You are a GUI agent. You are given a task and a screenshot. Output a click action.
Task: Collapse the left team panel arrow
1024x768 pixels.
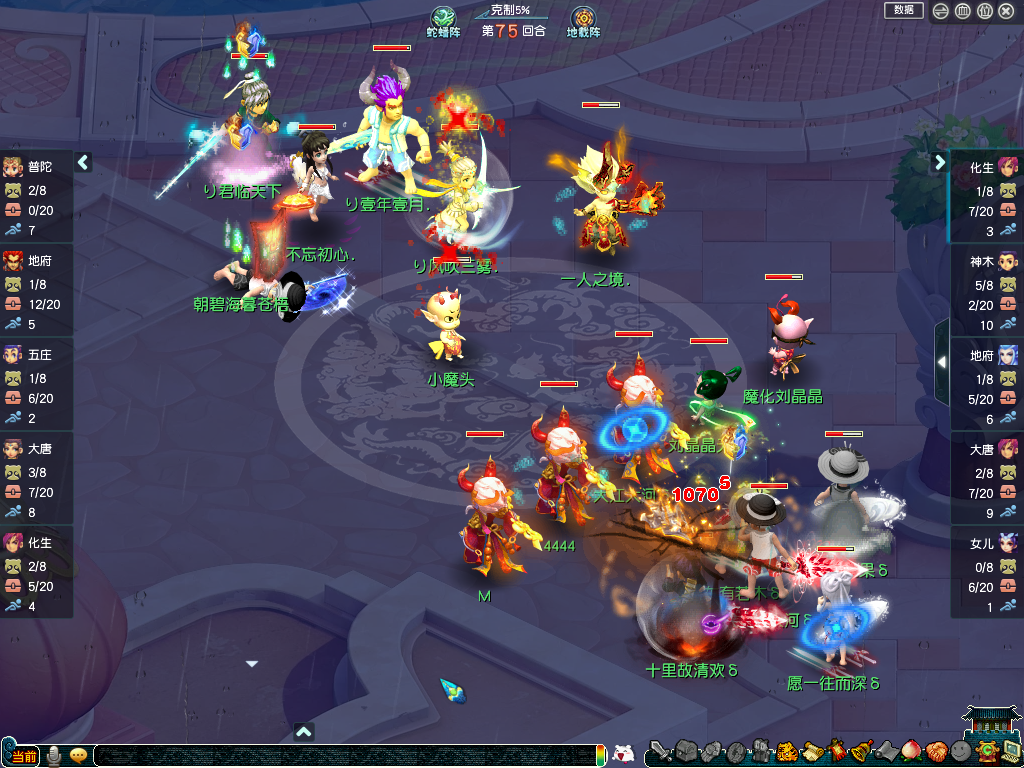[x=83, y=162]
